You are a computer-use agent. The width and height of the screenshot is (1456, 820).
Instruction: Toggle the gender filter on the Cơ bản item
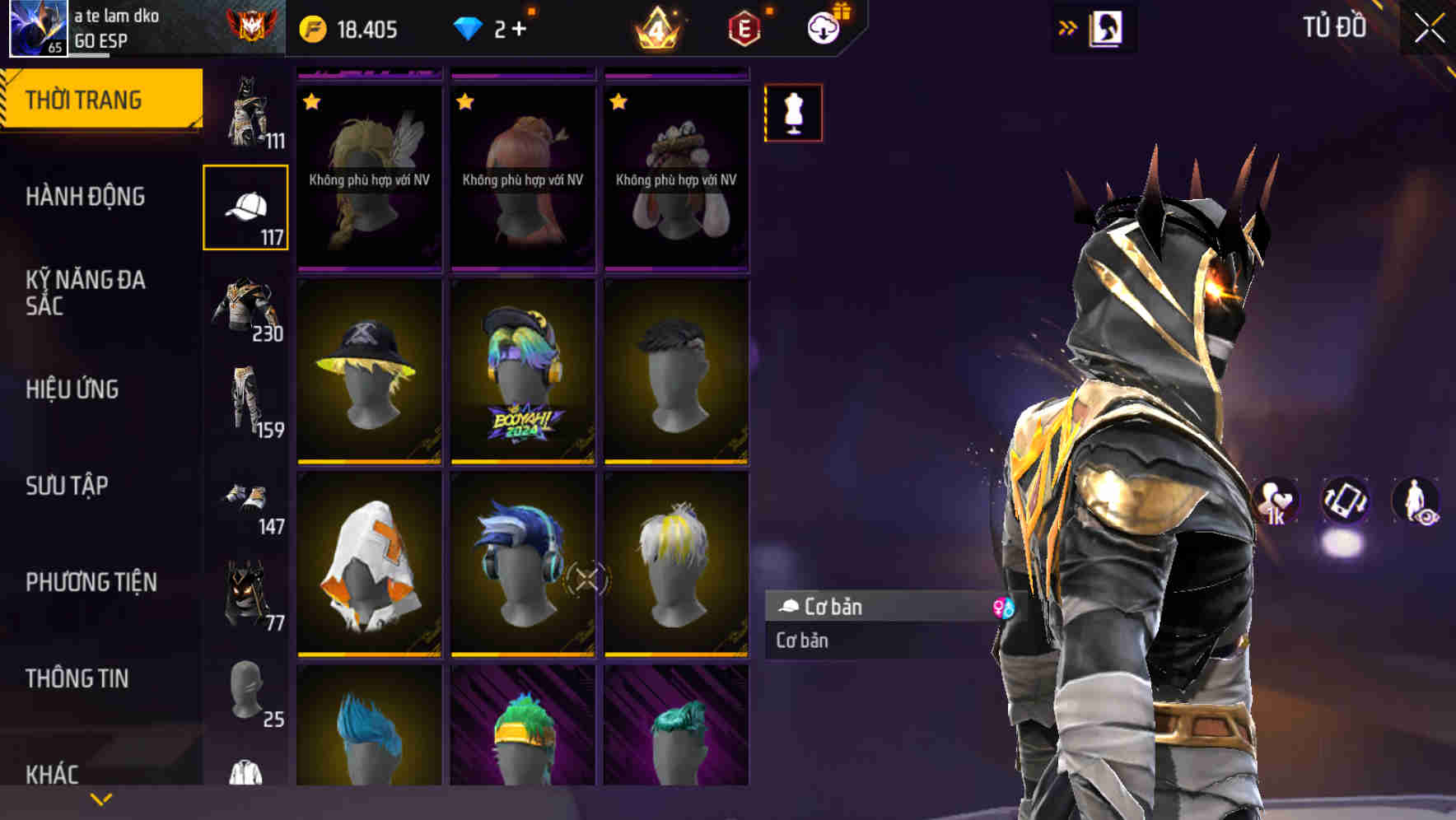(1003, 607)
